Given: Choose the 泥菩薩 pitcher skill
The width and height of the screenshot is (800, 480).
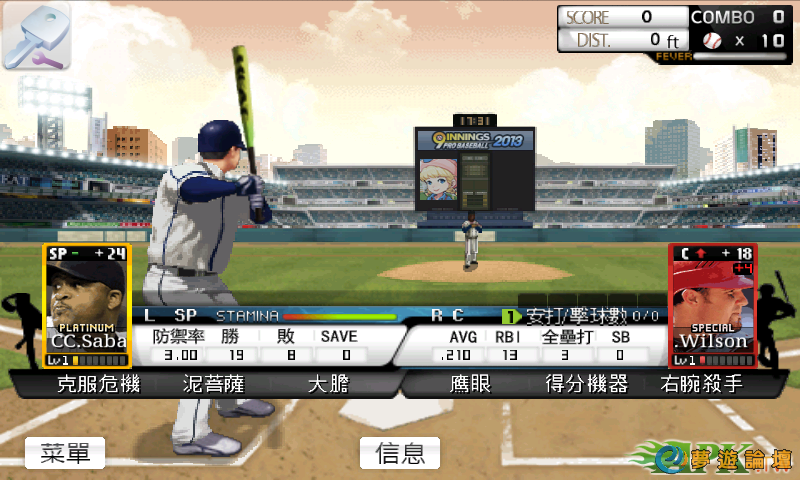Looking at the screenshot, I should click(213, 384).
